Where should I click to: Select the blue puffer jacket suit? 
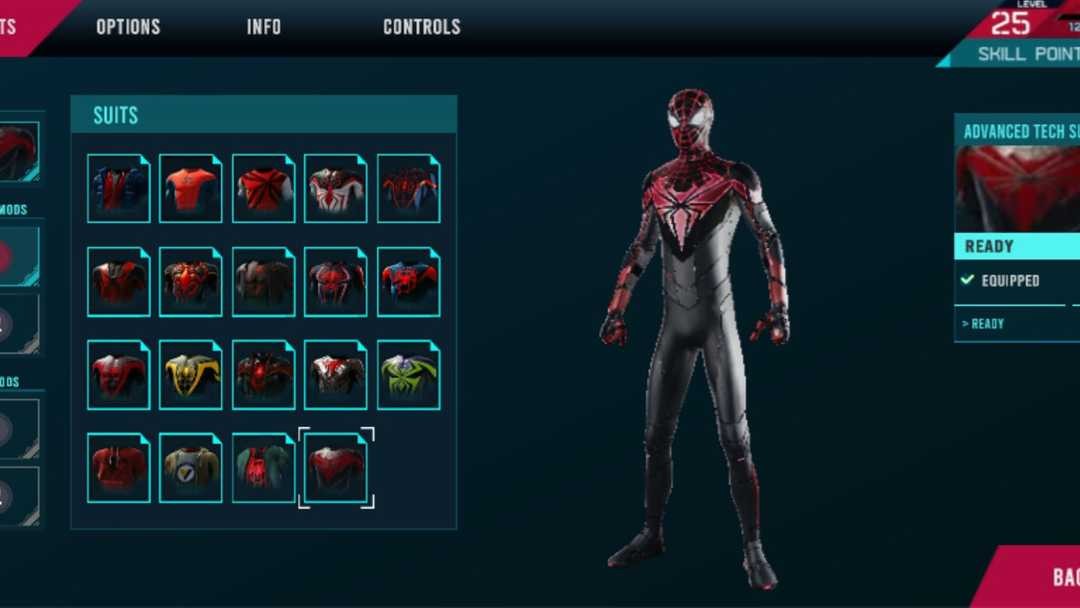pos(119,188)
